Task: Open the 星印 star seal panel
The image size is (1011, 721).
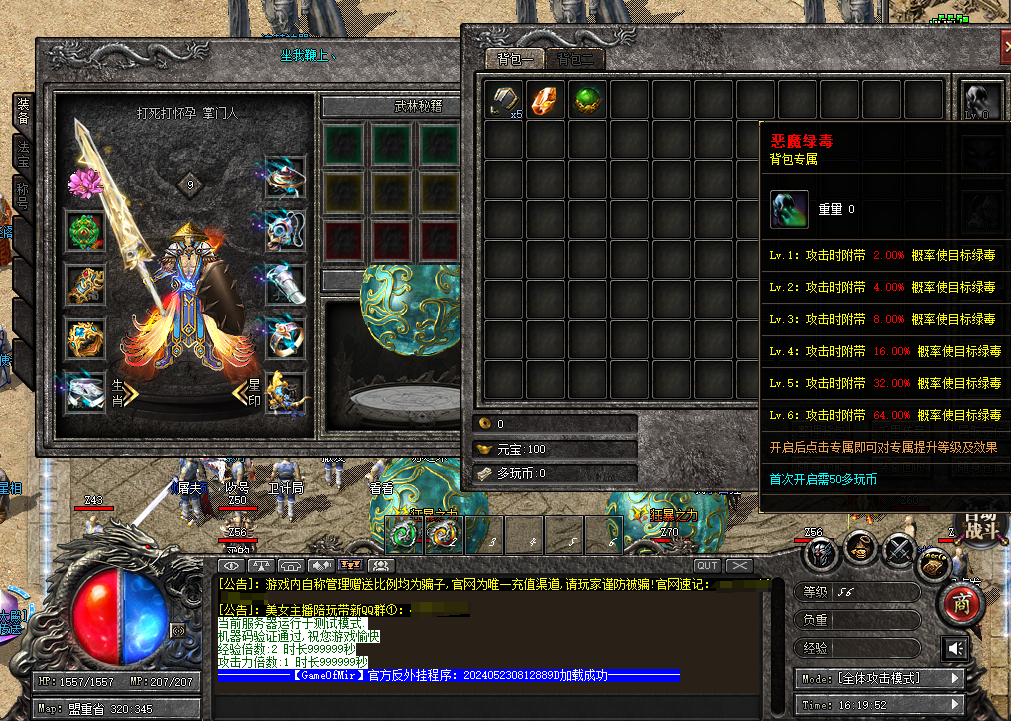Action: (x=247, y=392)
